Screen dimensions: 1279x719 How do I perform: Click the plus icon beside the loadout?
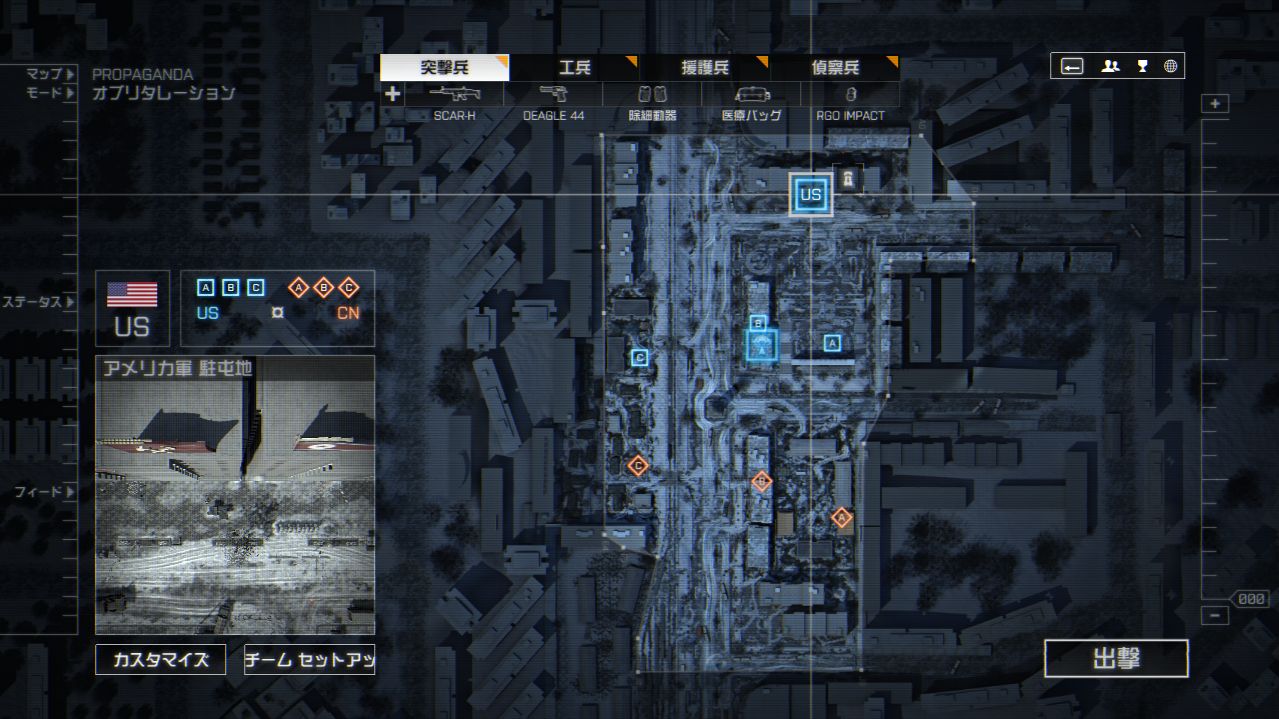tap(393, 94)
